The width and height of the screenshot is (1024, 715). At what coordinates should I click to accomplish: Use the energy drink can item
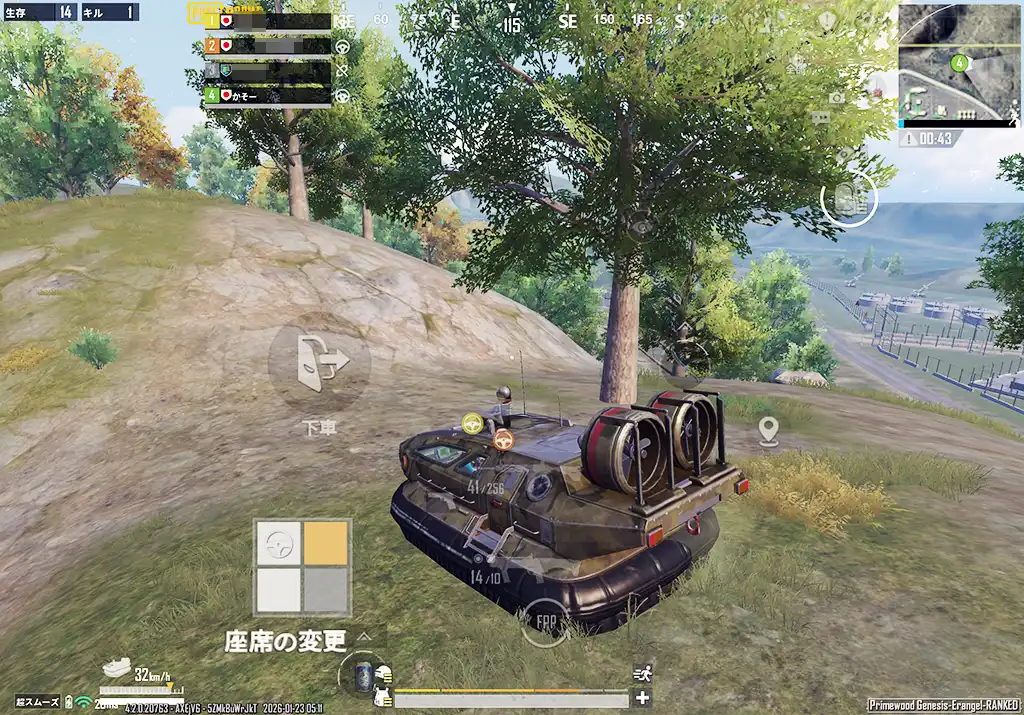361,674
